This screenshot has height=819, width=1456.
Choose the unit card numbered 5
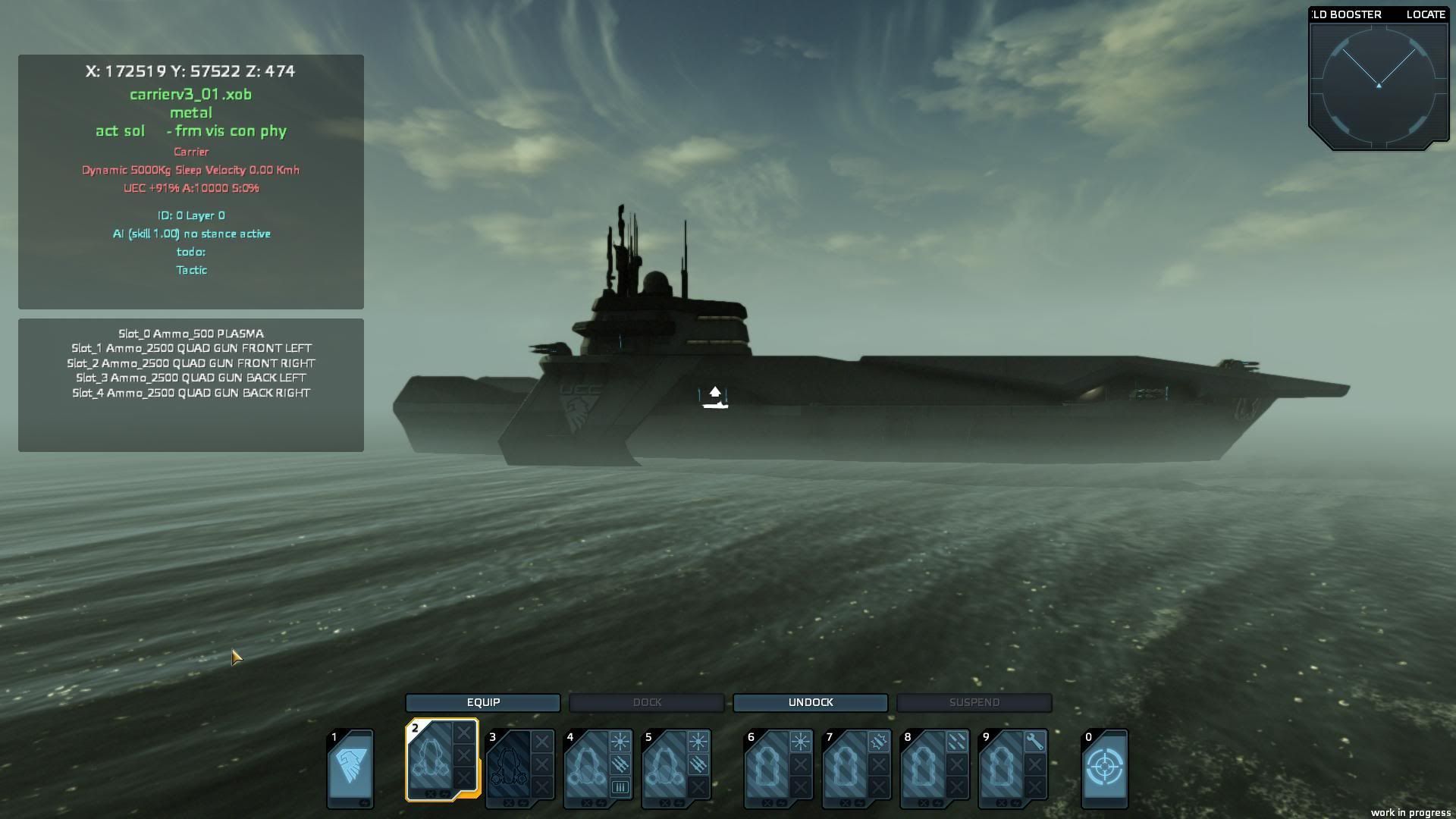(665, 766)
